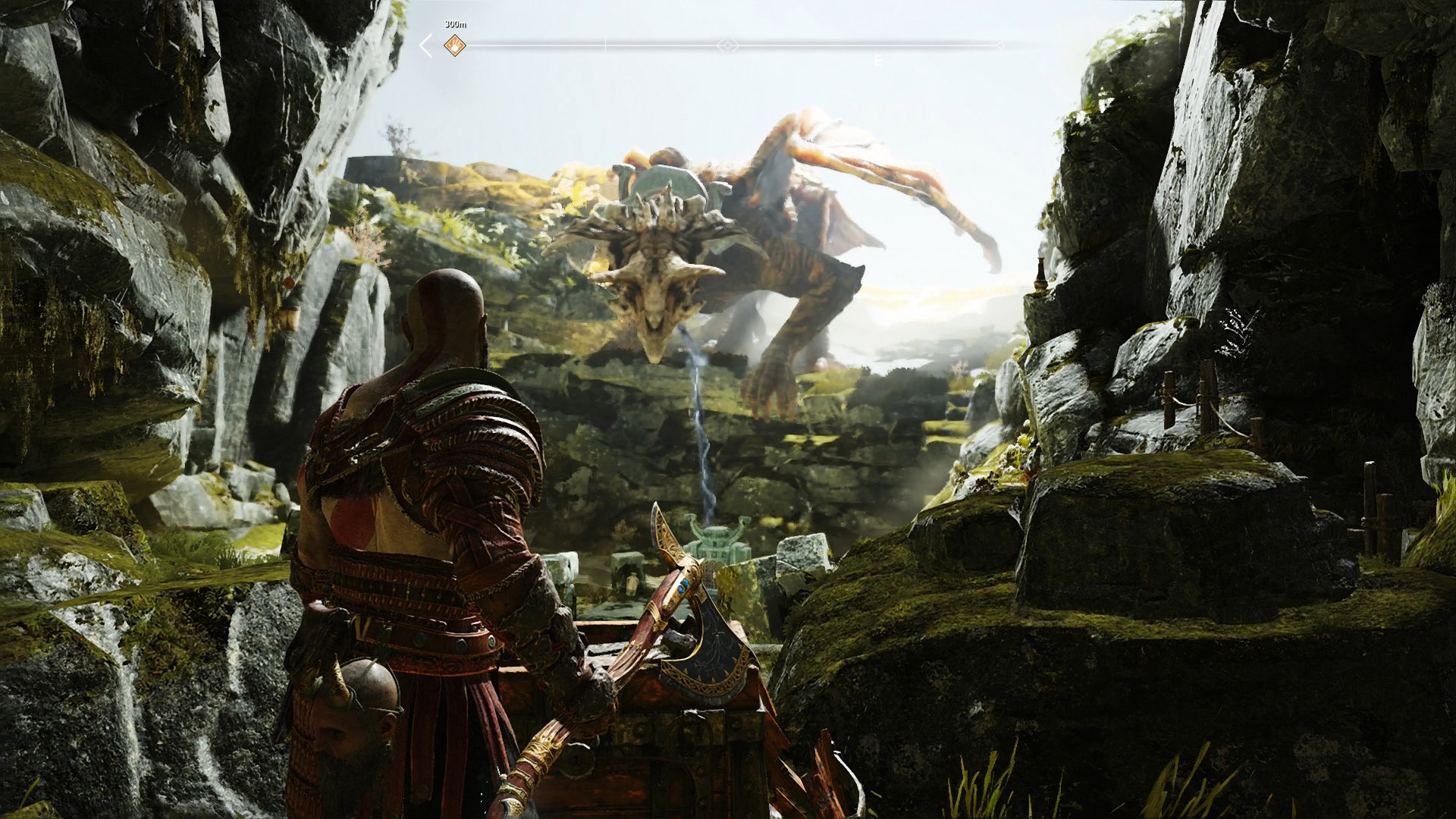Expand the left chevron arrow on the compass
This screenshot has width=1456, height=819.
coord(425,44)
